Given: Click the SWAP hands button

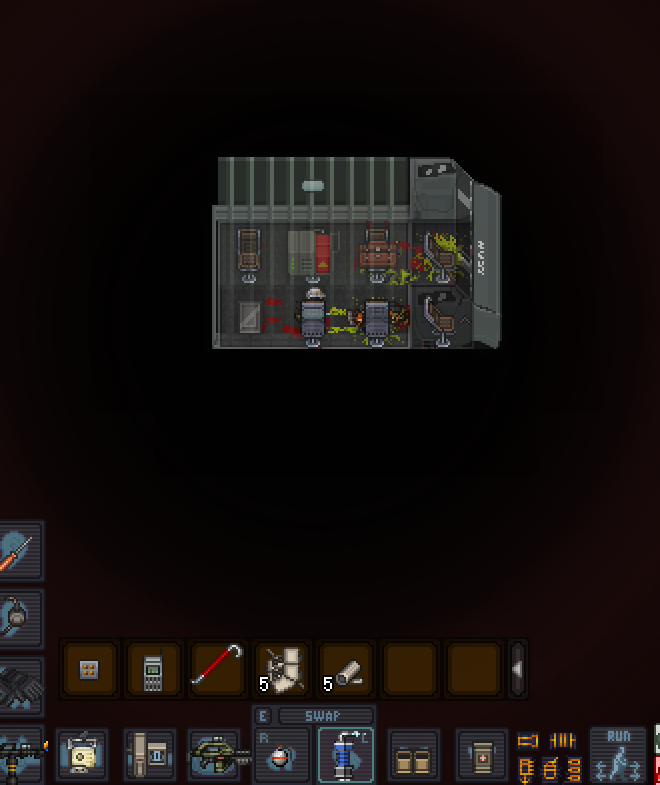Looking at the screenshot, I should [x=324, y=716].
